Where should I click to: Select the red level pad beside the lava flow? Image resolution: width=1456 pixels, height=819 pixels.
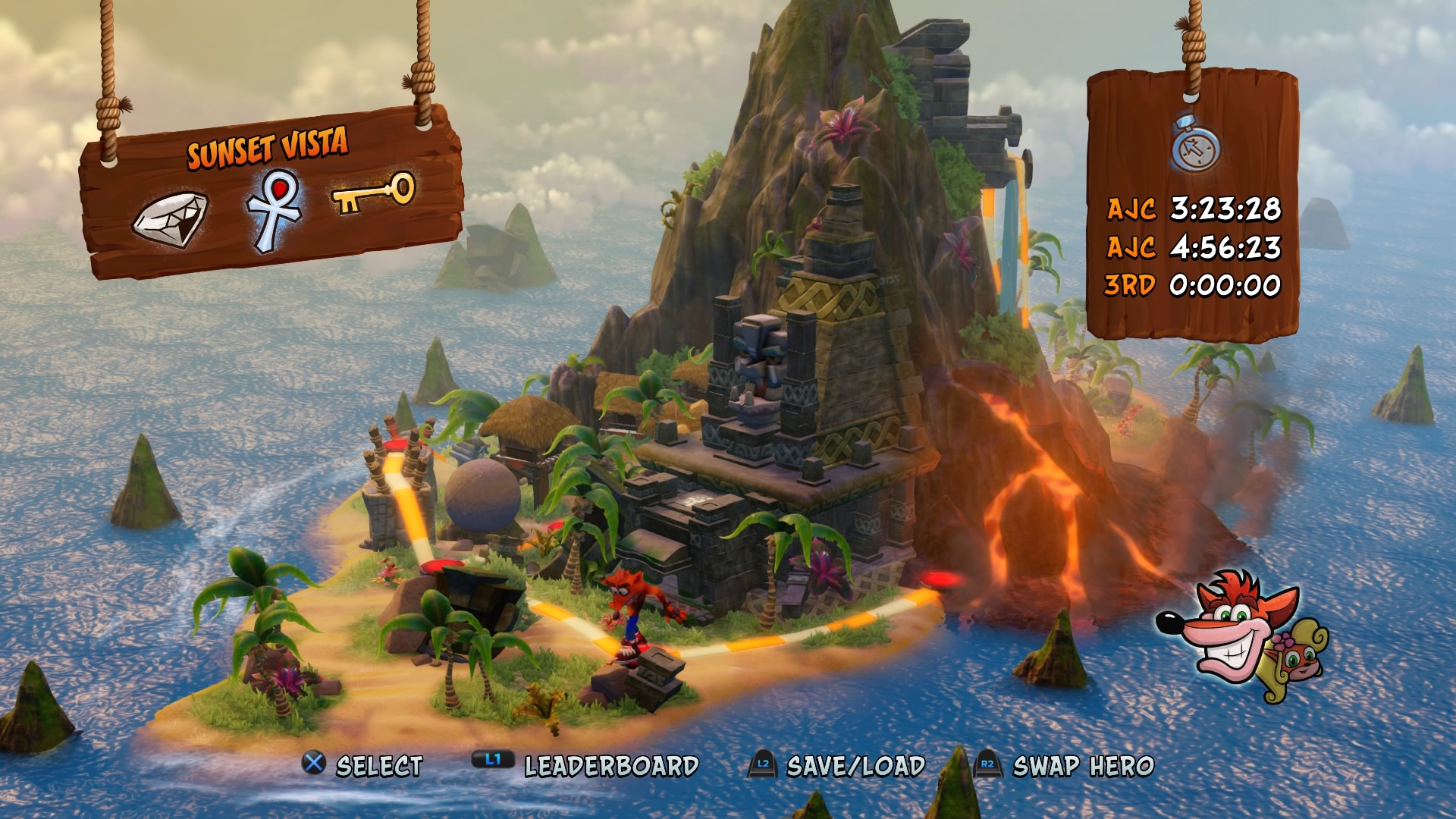tap(940, 580)
